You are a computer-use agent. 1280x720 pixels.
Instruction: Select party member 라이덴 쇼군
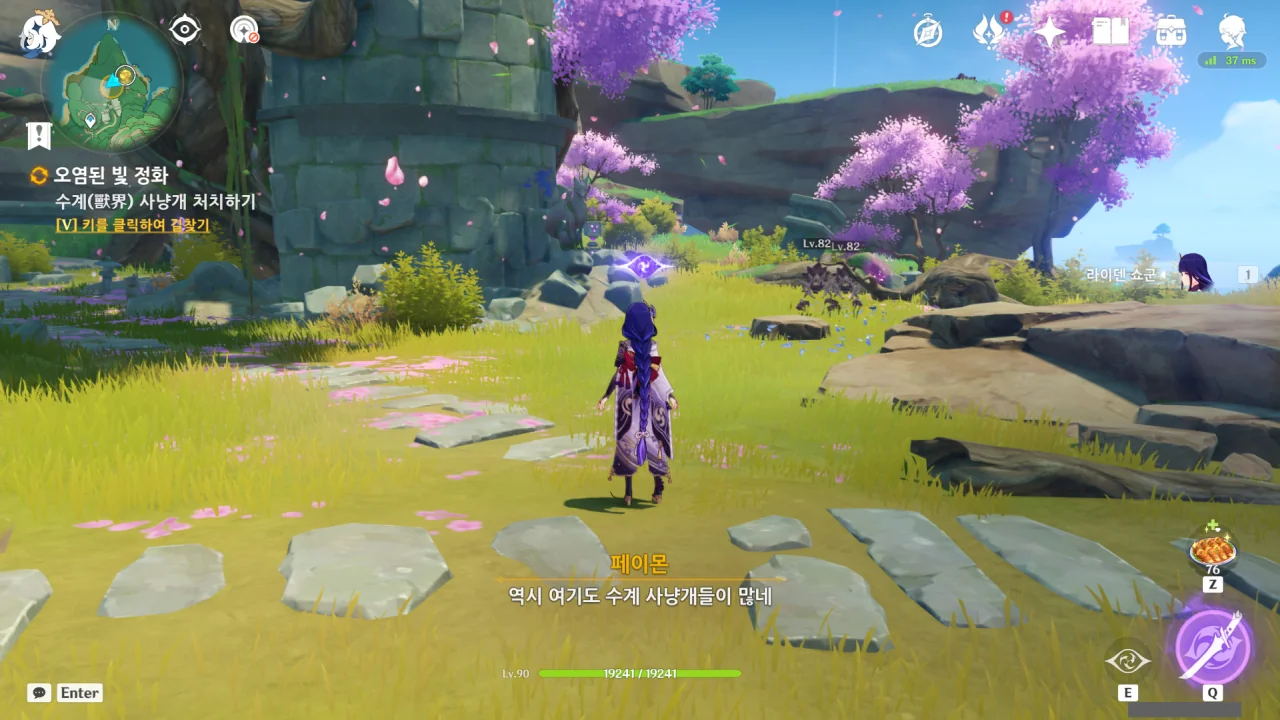tap(1194, 273)
